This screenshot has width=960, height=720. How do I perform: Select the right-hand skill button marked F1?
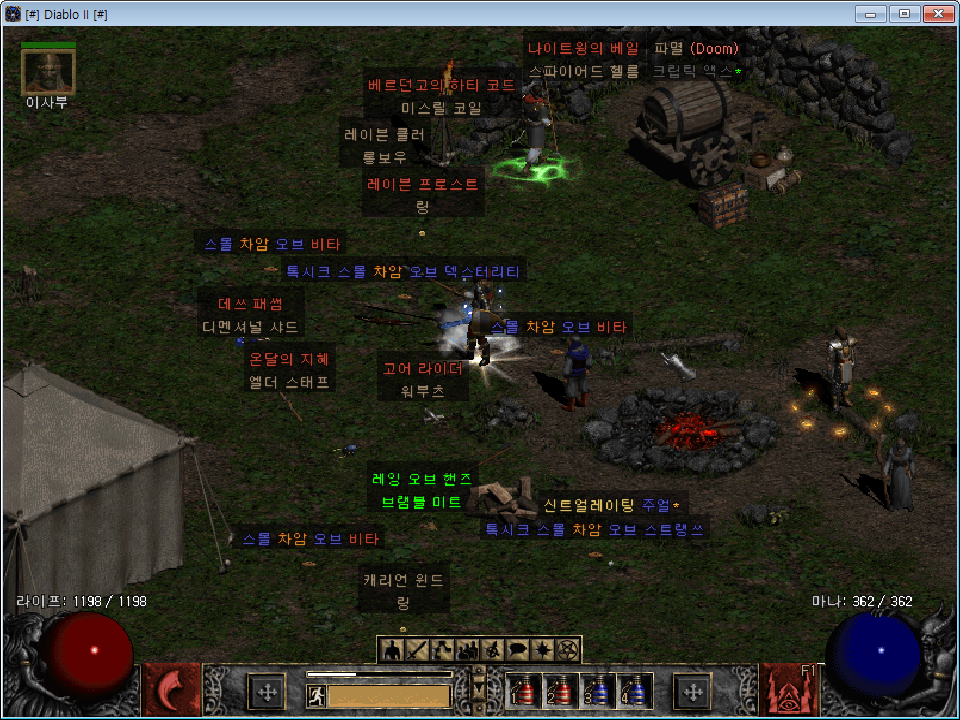[787, 690]
